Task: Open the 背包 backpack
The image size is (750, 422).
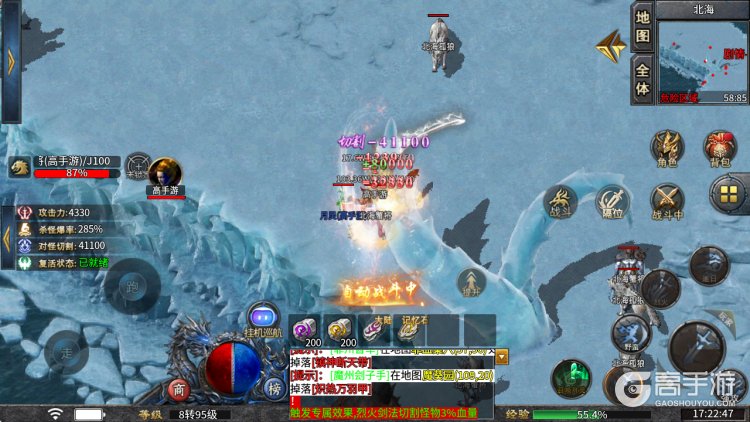Action: click(718, 146)
